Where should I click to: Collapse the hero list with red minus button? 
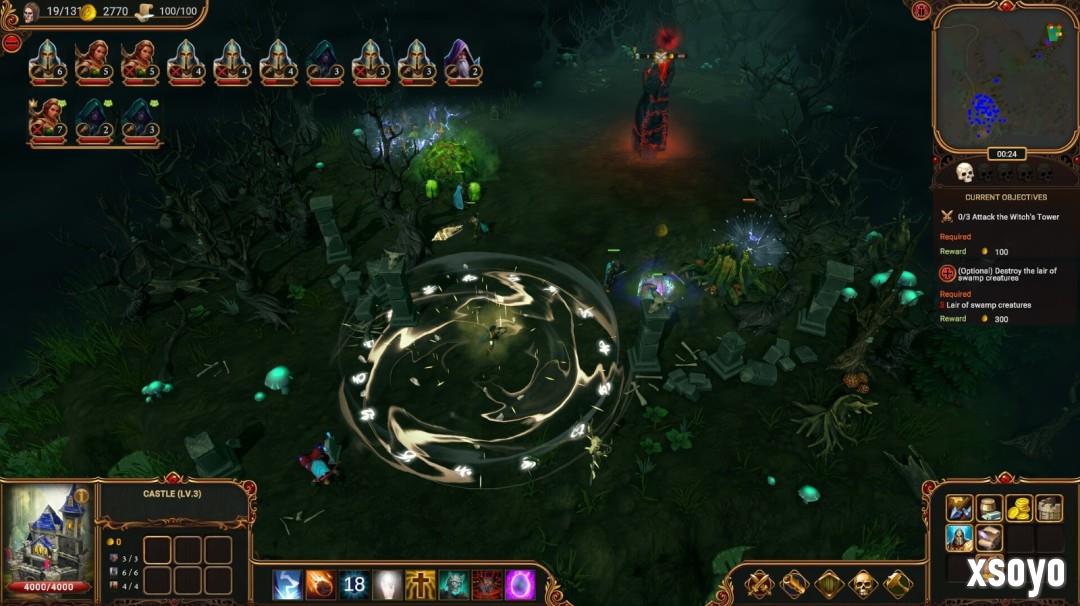point(12,43)
